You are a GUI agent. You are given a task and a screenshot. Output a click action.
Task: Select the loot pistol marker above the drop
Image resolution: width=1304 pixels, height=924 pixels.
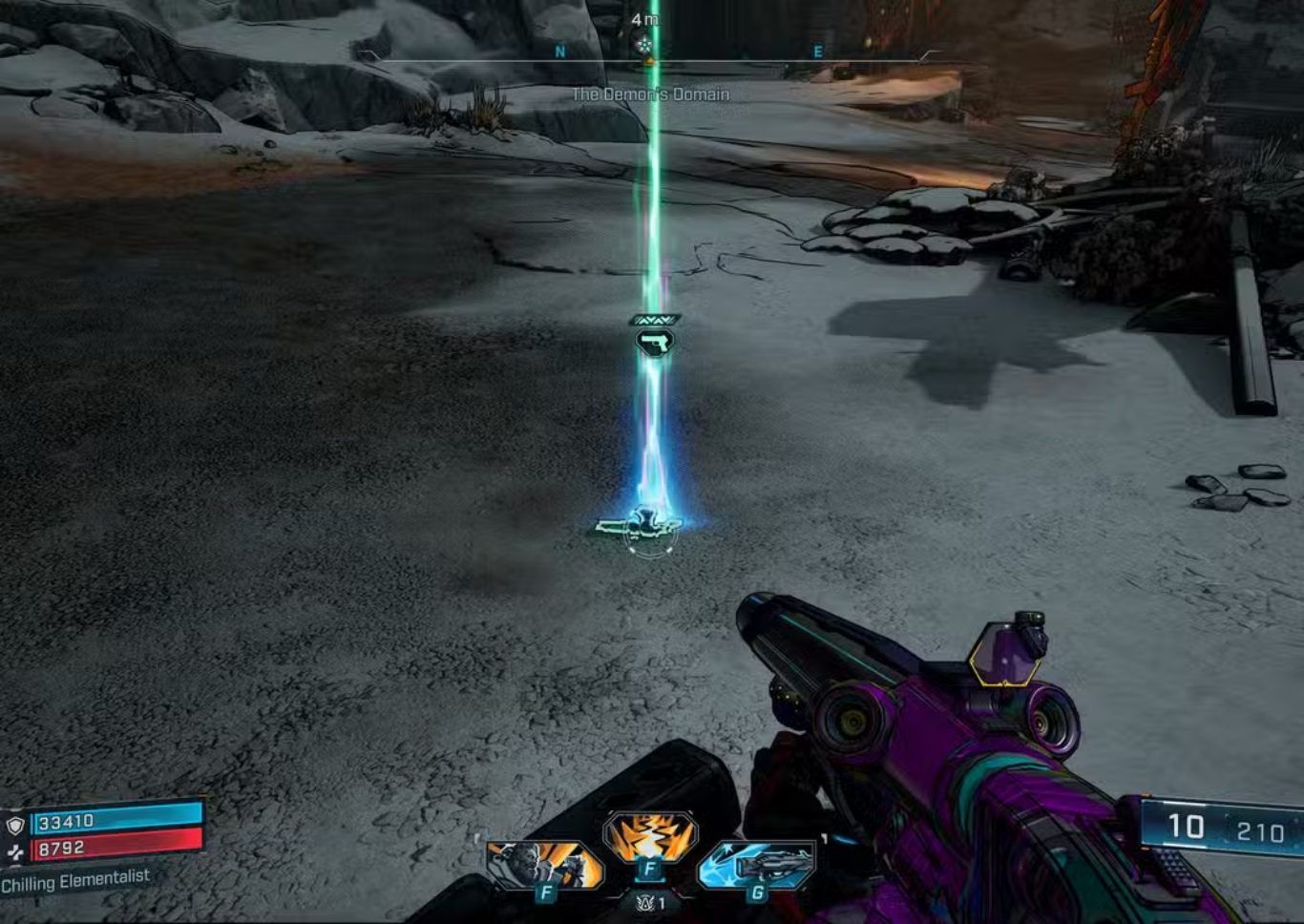click(655, 342)
